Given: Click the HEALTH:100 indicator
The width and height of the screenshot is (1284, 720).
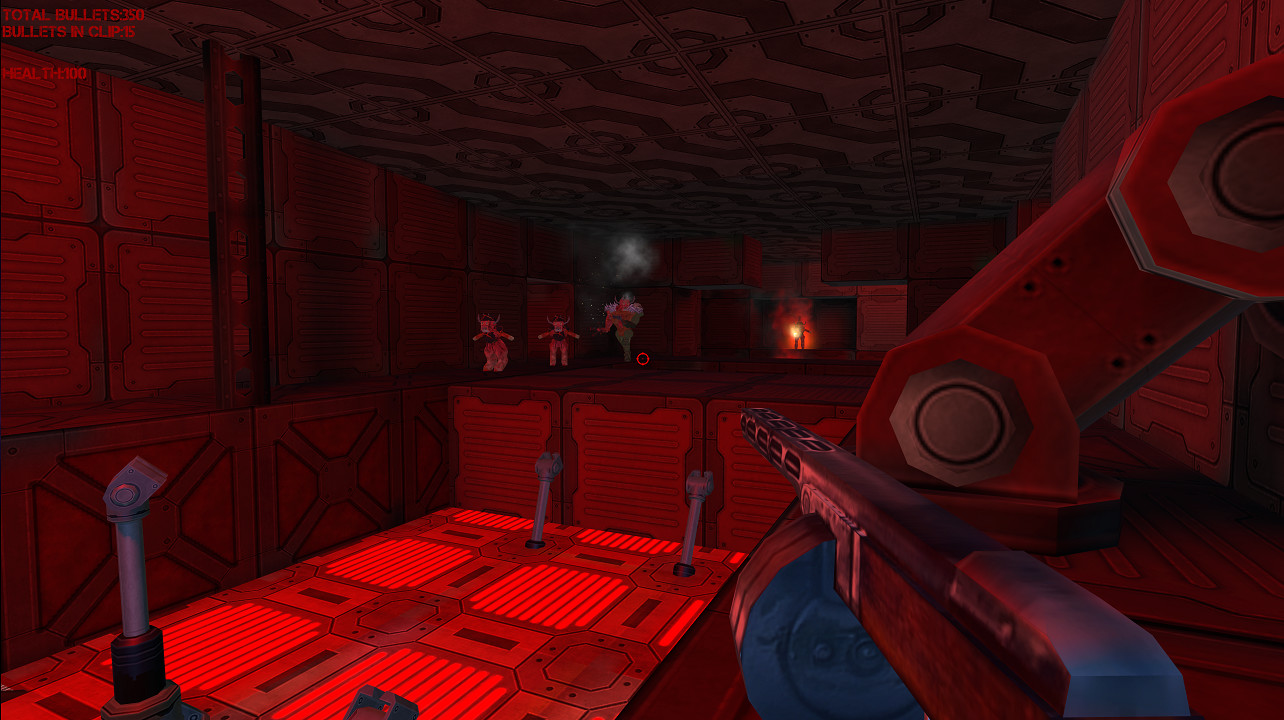Looking at the screenshot, I should (43, 73).
